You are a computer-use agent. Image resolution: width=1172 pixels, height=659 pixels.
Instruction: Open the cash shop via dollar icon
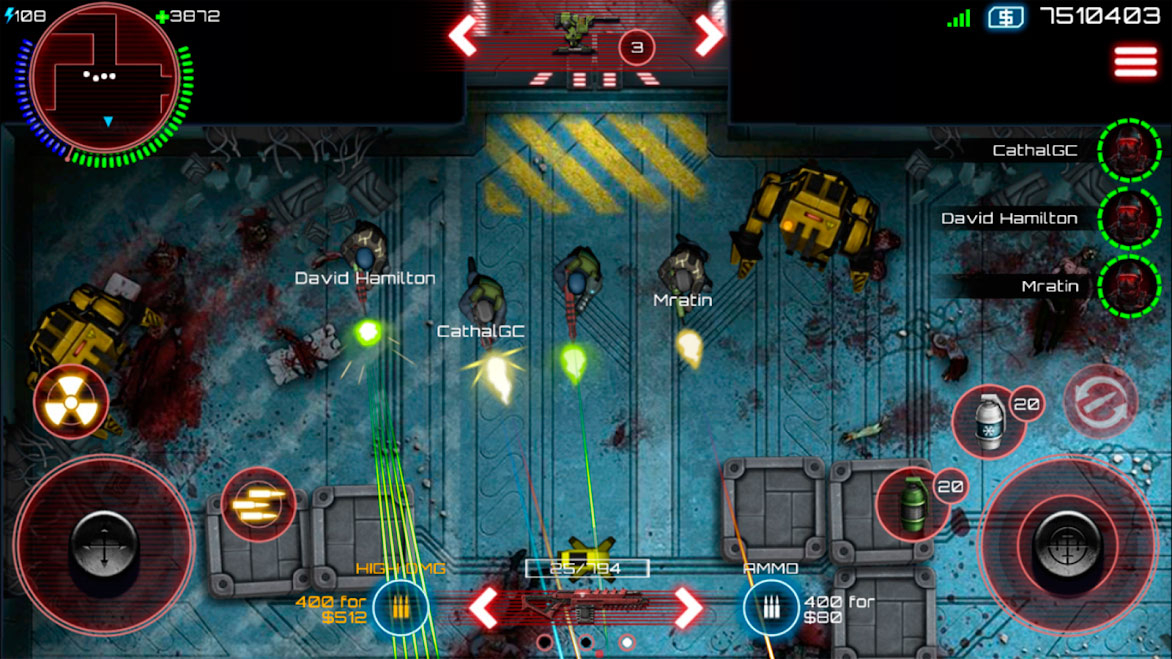1005,17
